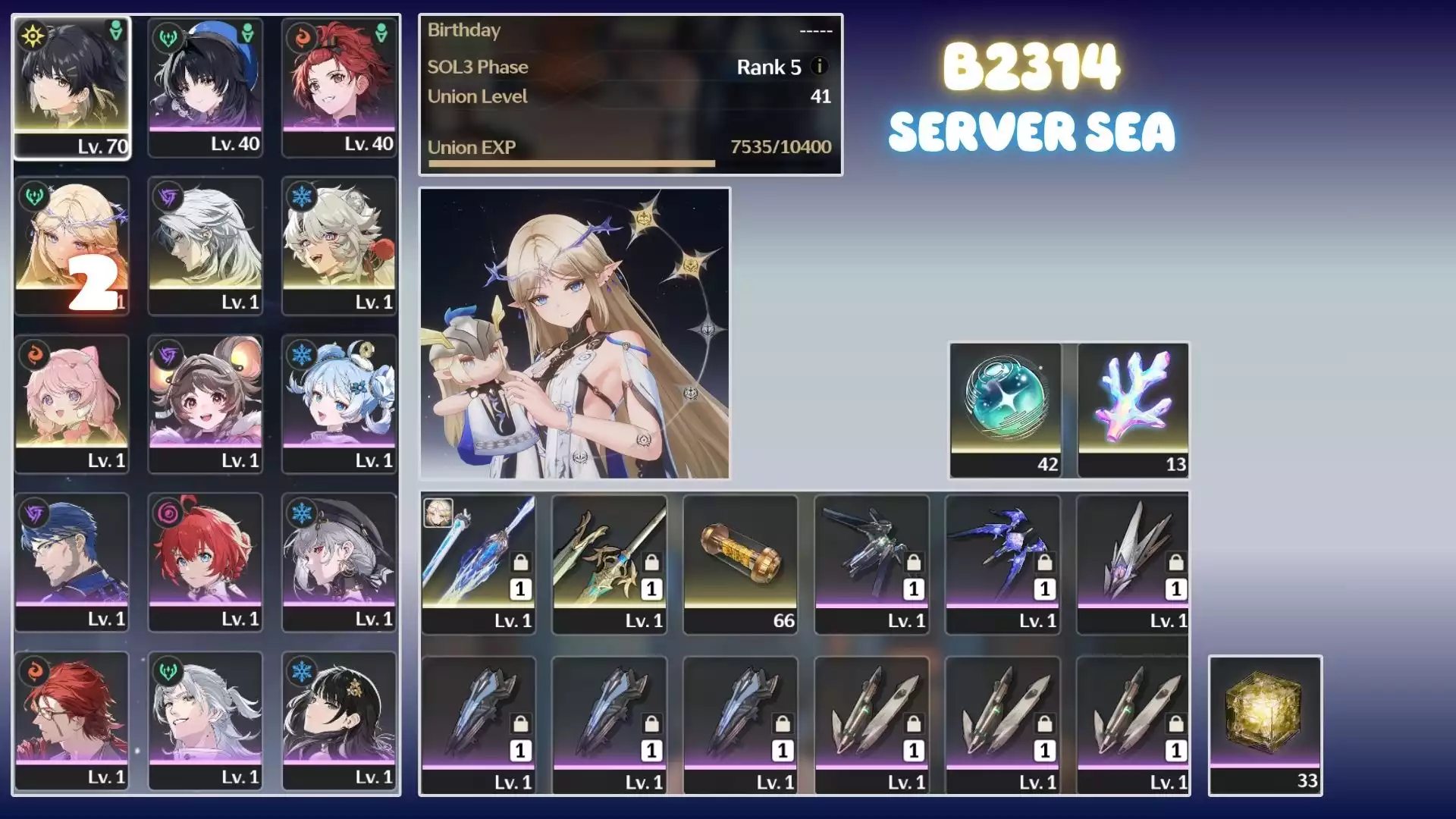Choose the blue beret girl at Lv. 40
Screen dimensions: 1456x819
coord(206,87)
